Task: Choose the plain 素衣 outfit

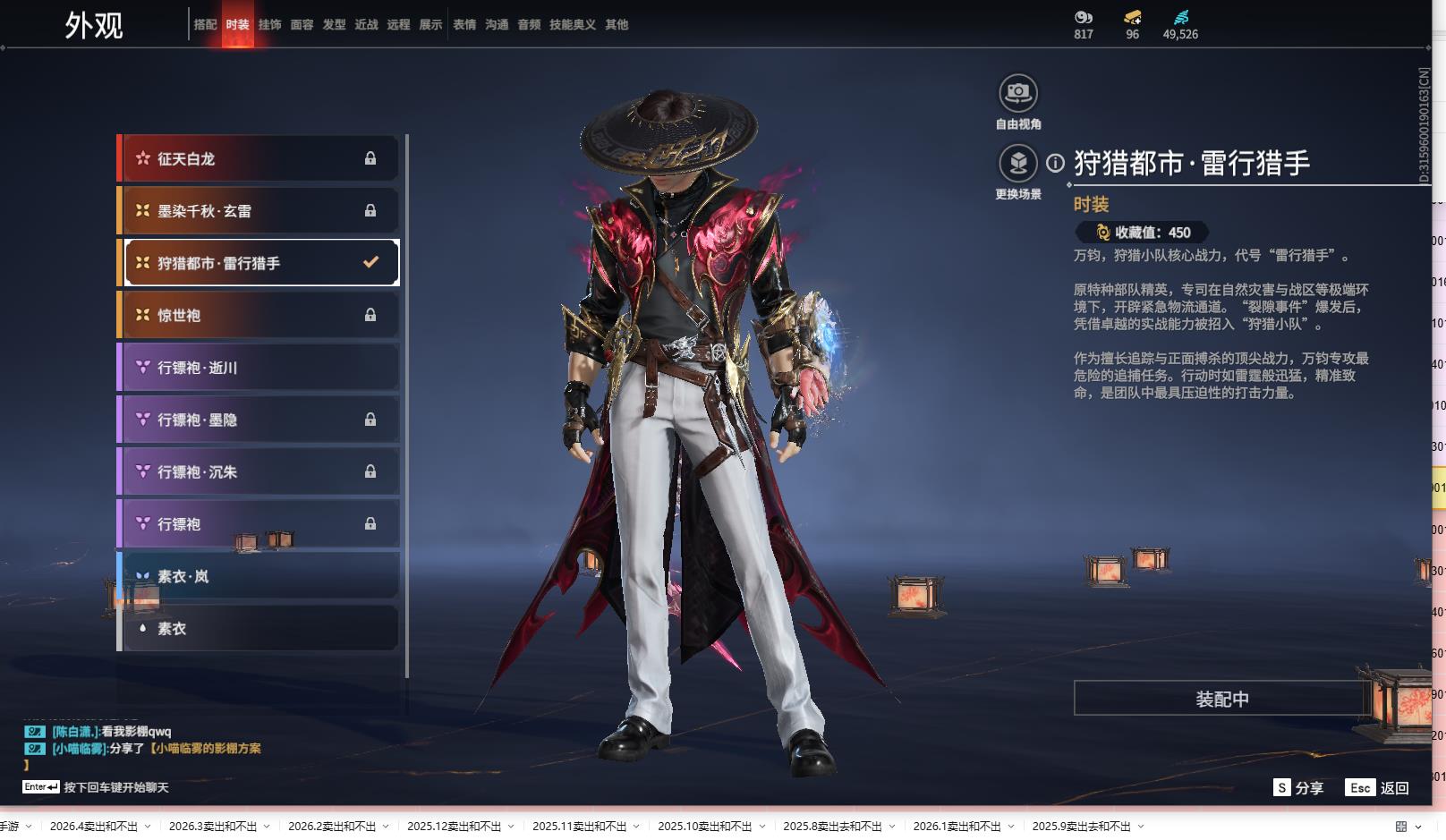Action: pos(259,629)
